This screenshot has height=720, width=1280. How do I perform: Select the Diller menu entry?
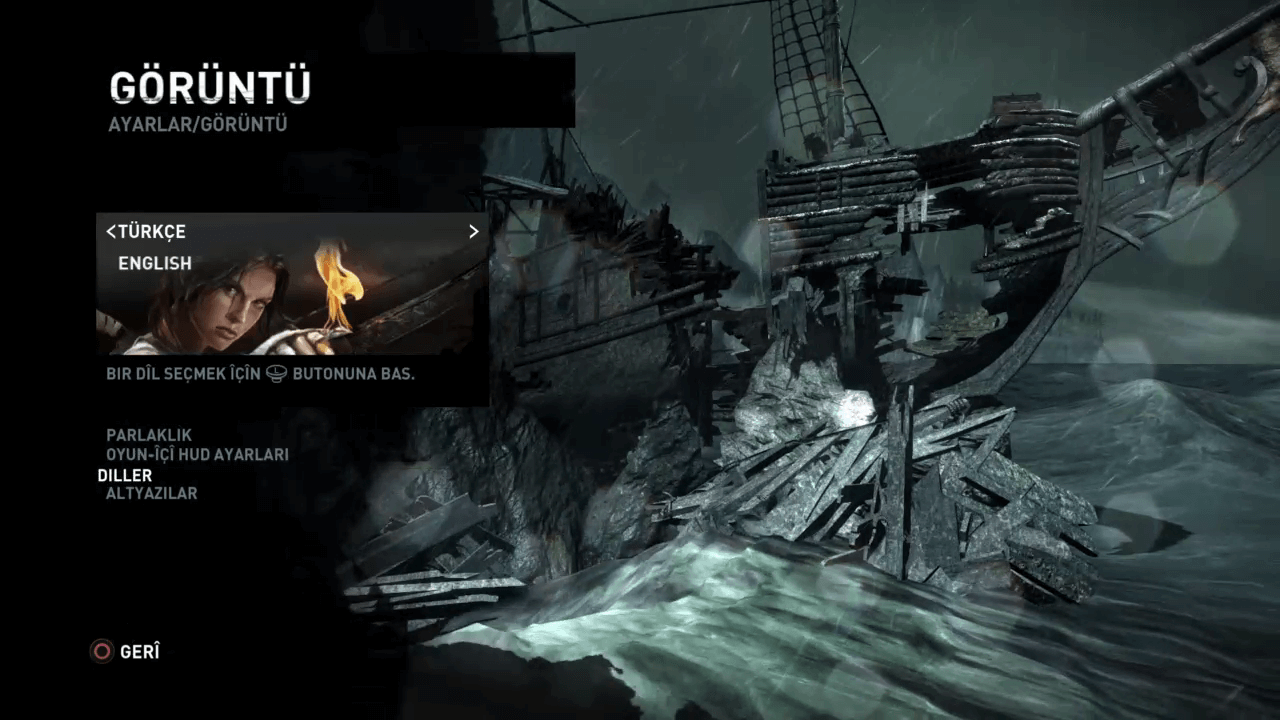click(125, 475)
